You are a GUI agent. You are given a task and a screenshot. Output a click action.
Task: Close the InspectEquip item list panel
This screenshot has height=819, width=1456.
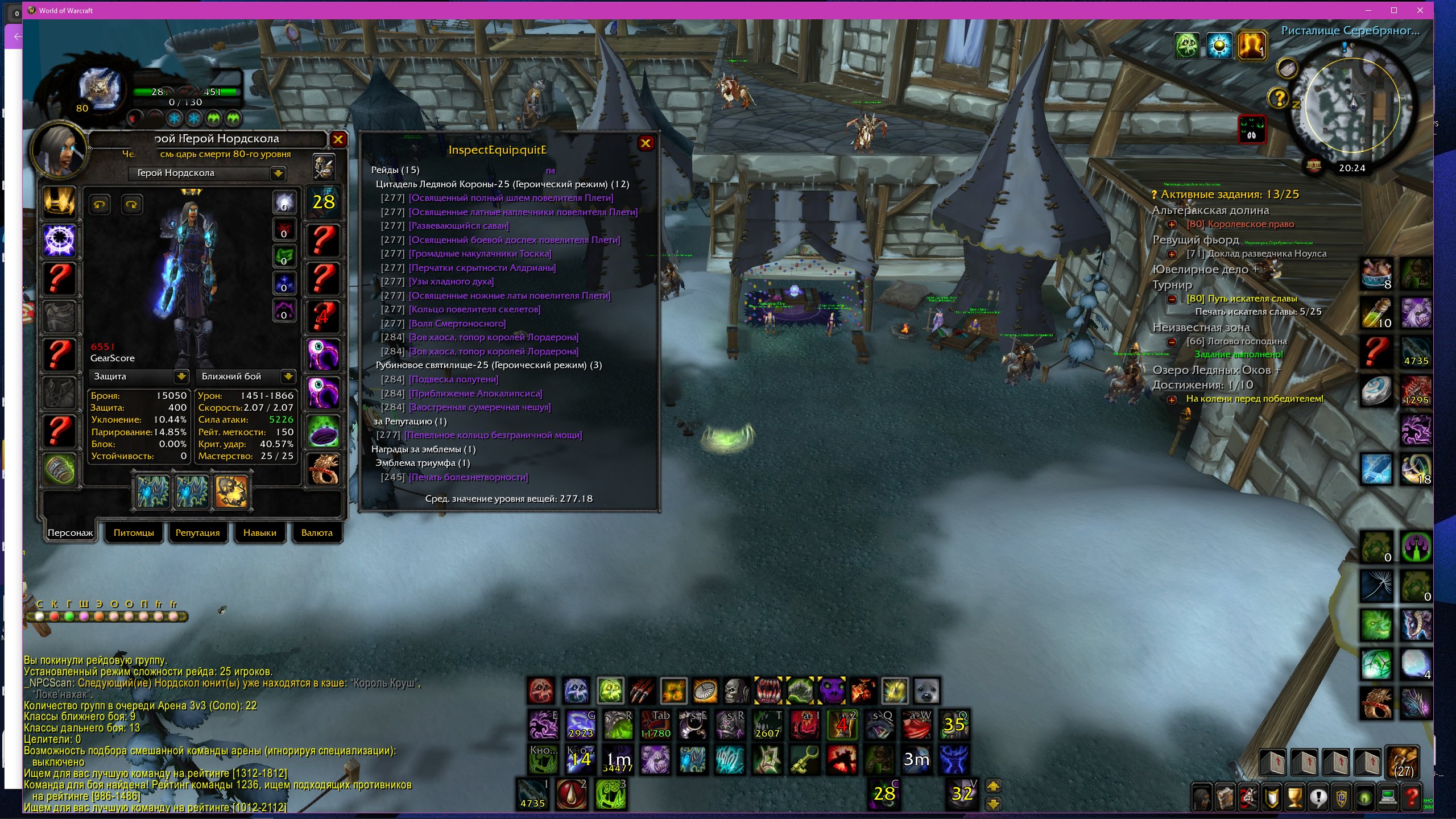pos(646,143)
